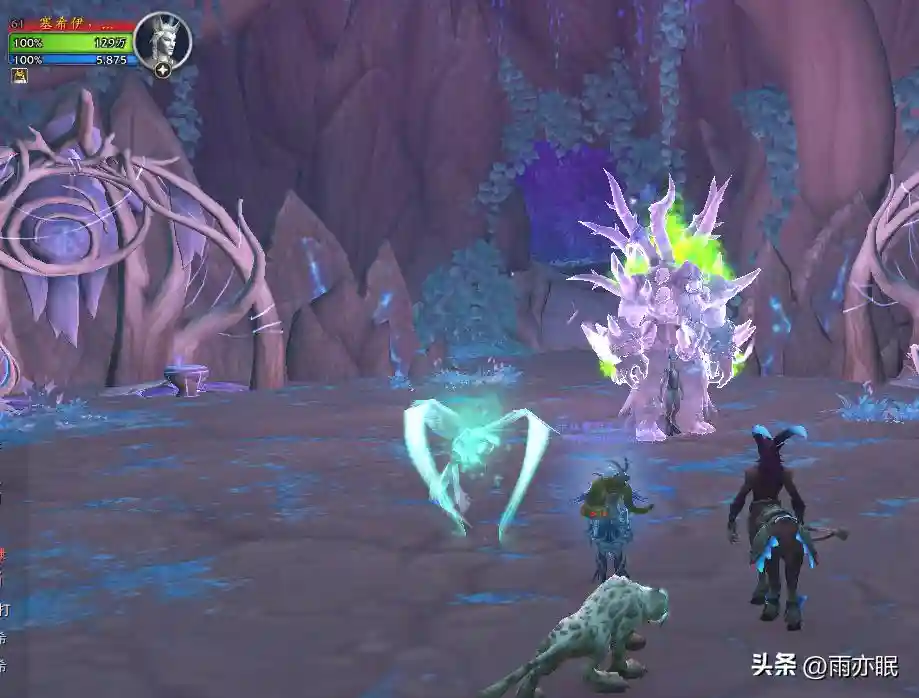Image resolution: width=919 pixels, height=698 pixels.
Task: Select the buff icon under the target frame
Action: point(19,76)
